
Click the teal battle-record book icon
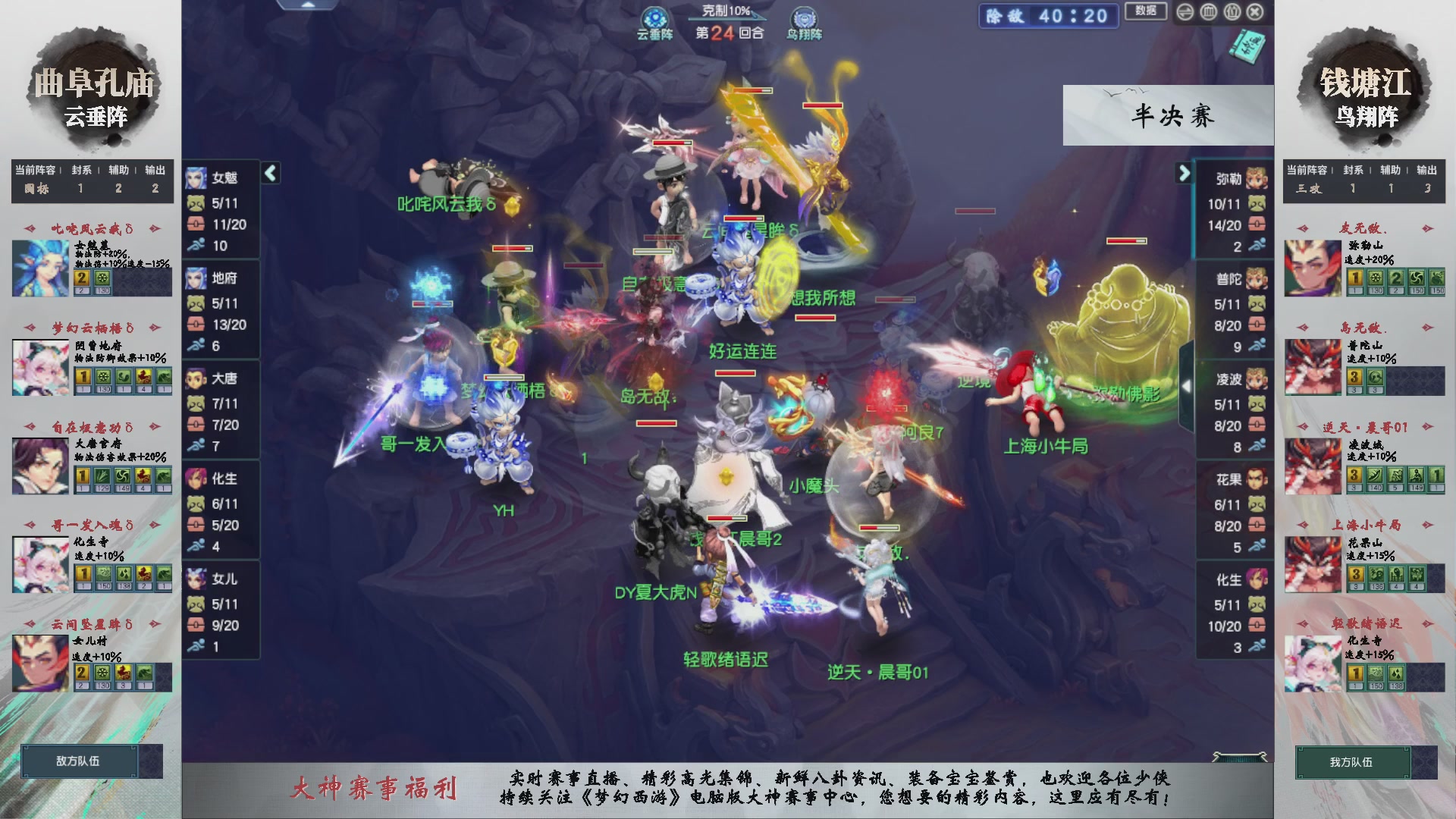coord(1247,47)
